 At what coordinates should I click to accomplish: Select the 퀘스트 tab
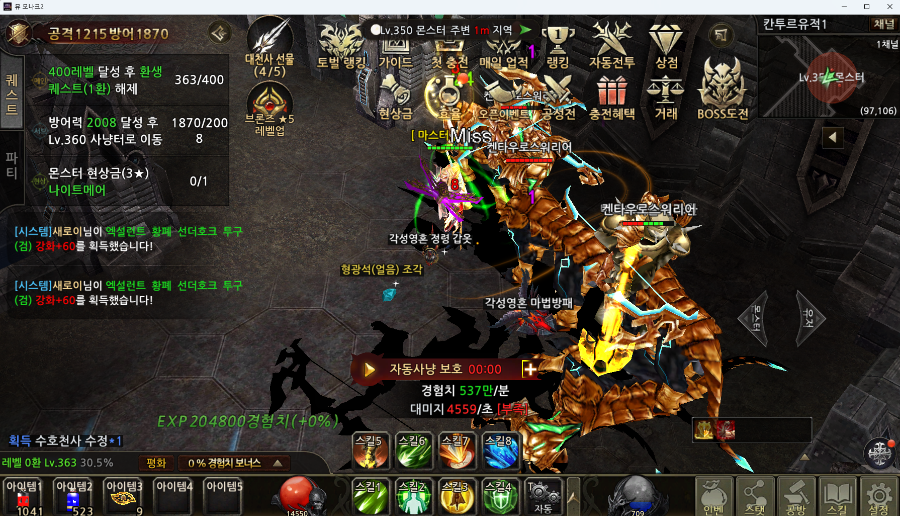[12, 85]
